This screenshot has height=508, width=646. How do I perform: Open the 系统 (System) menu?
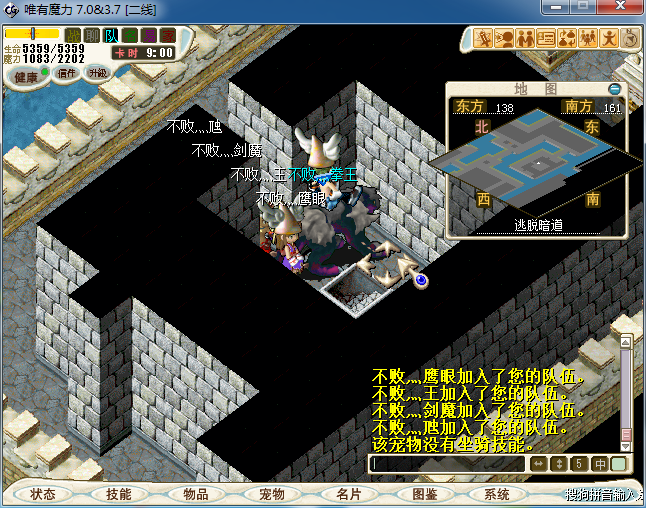tap(497, 494)
